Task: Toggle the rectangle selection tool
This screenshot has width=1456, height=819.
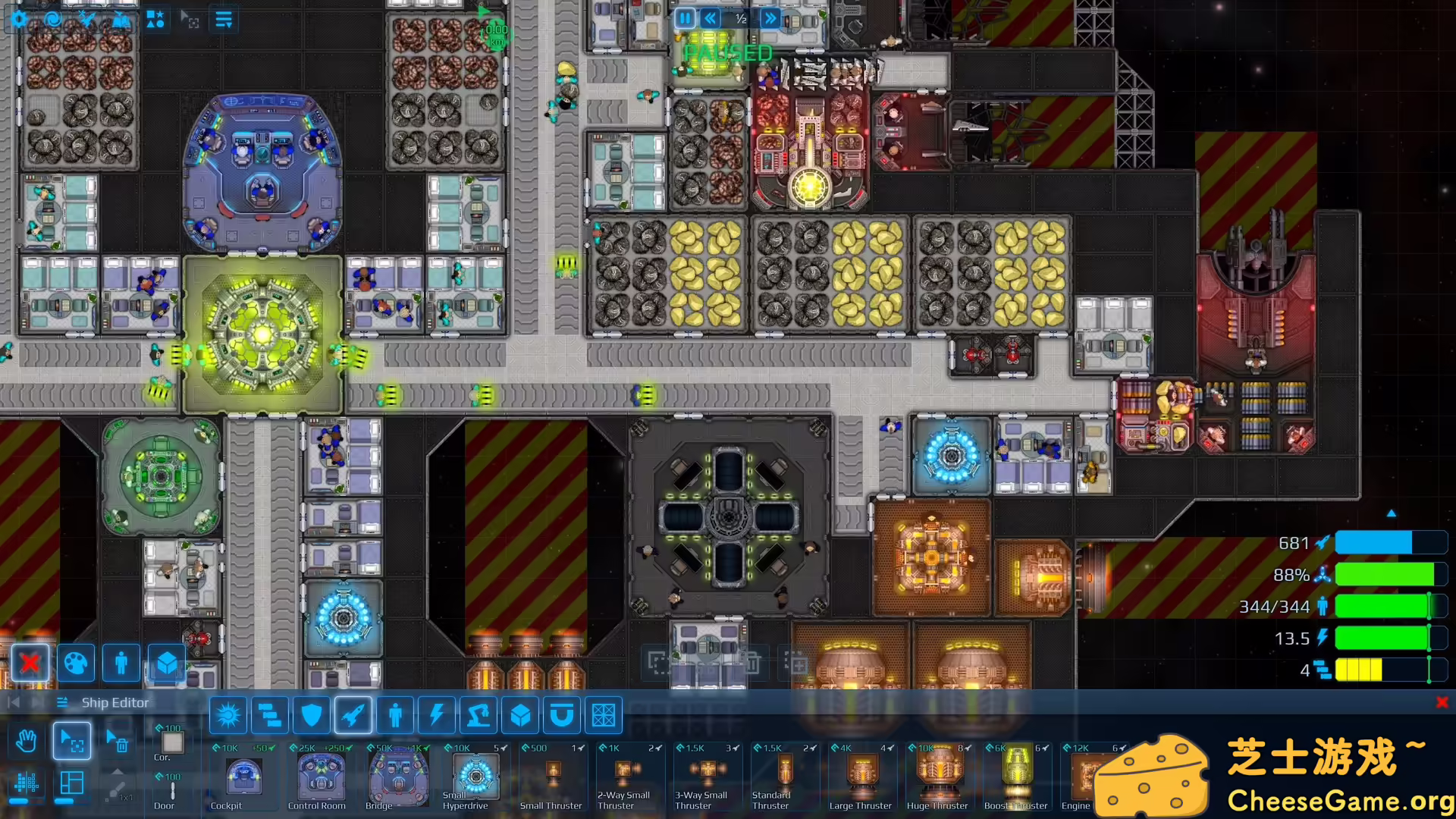Action: pos(73,742)
